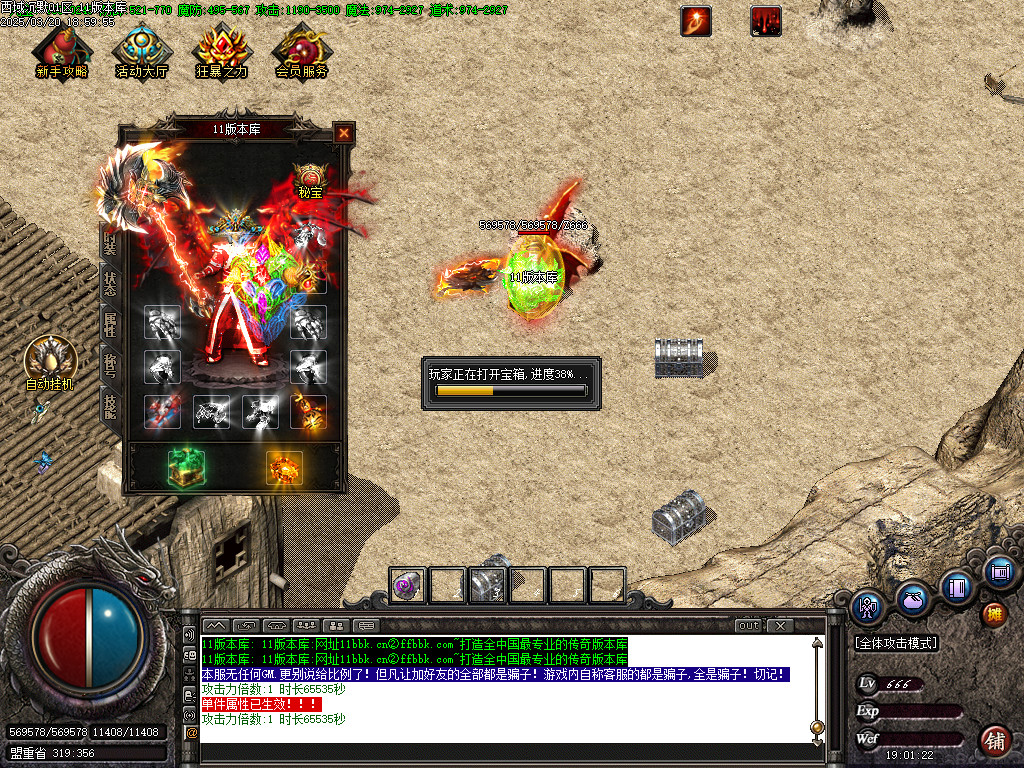Viewport: 1024px width, 768px height.
Task: Activate the 狂暴之力 berserk power icon
Action: [x=221, y=51]
